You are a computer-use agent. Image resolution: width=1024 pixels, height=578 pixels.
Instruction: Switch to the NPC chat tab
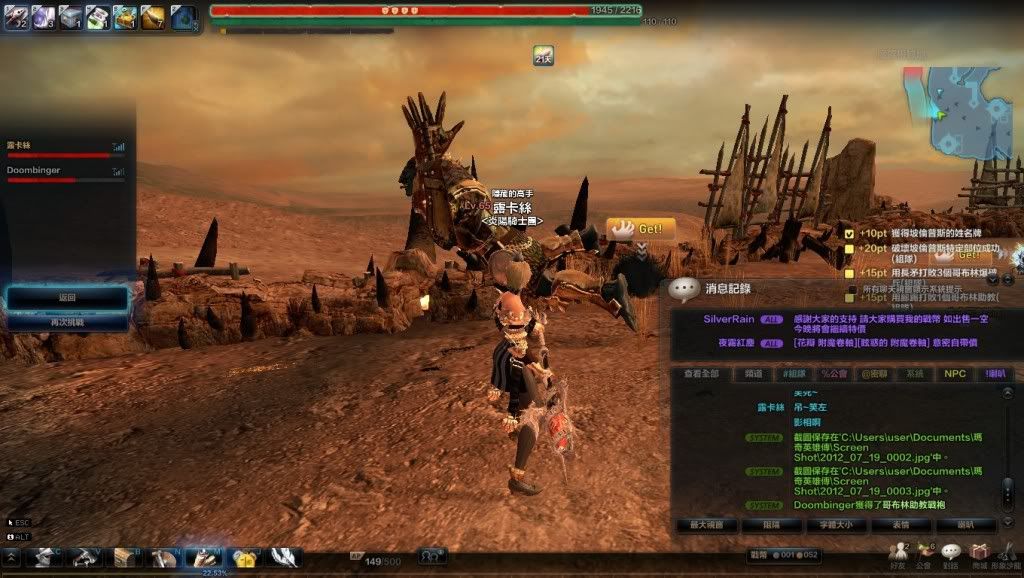(955, 373)
